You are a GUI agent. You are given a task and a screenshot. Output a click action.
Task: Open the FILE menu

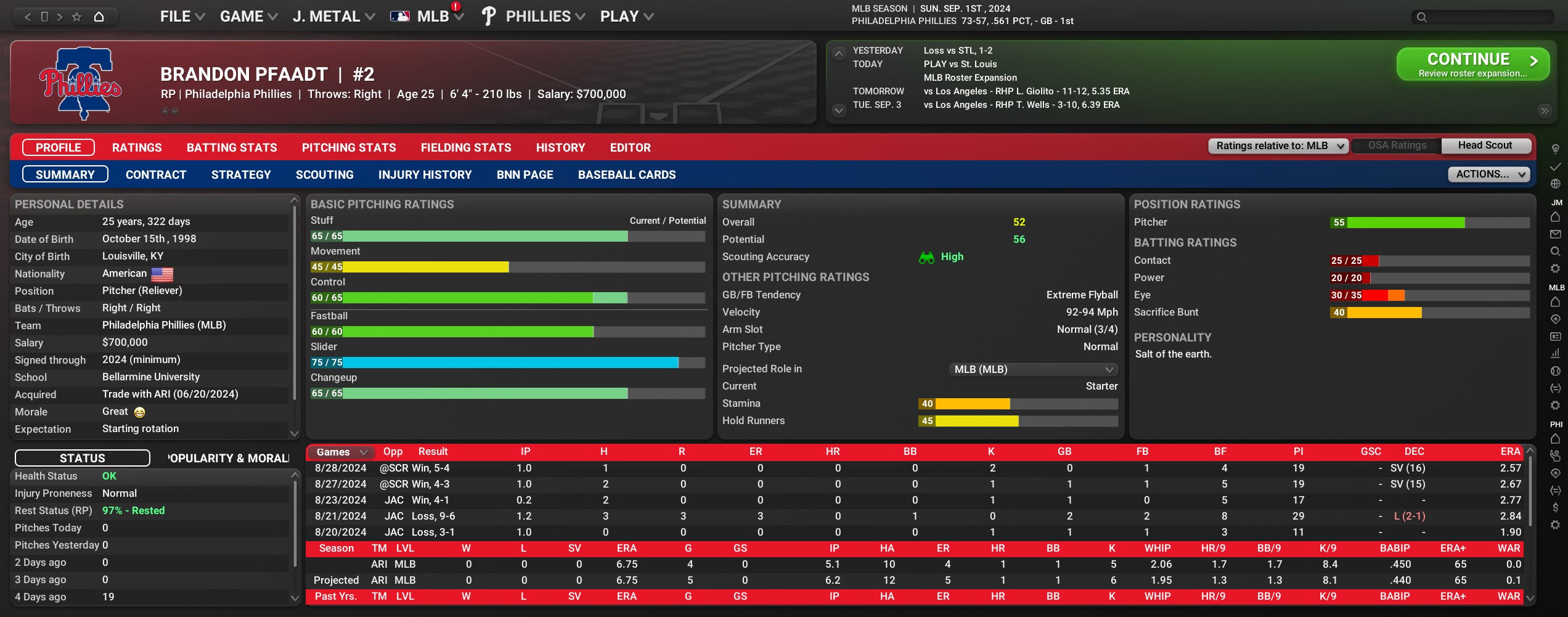tap(182, 17)
